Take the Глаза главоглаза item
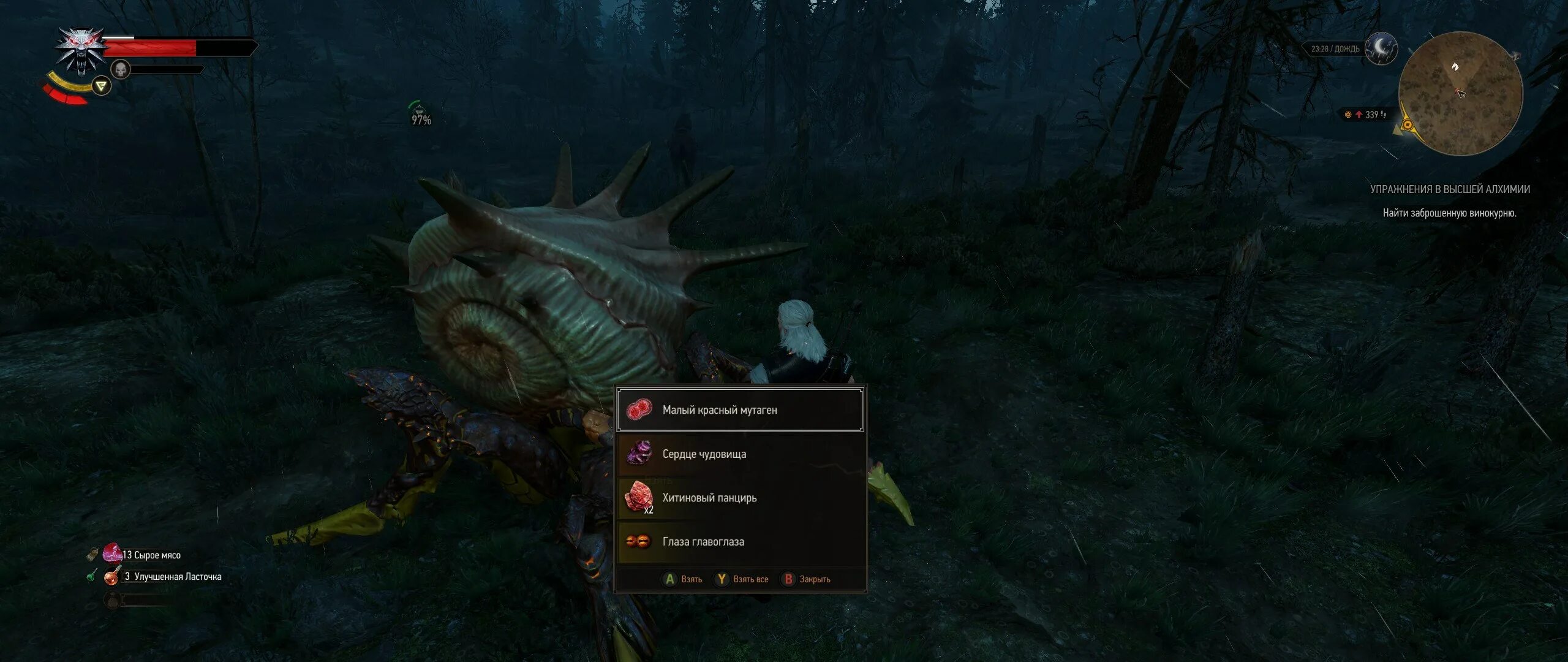This screenshot has width=1568, height=662. pyautogui.click(x=740, y=542)
